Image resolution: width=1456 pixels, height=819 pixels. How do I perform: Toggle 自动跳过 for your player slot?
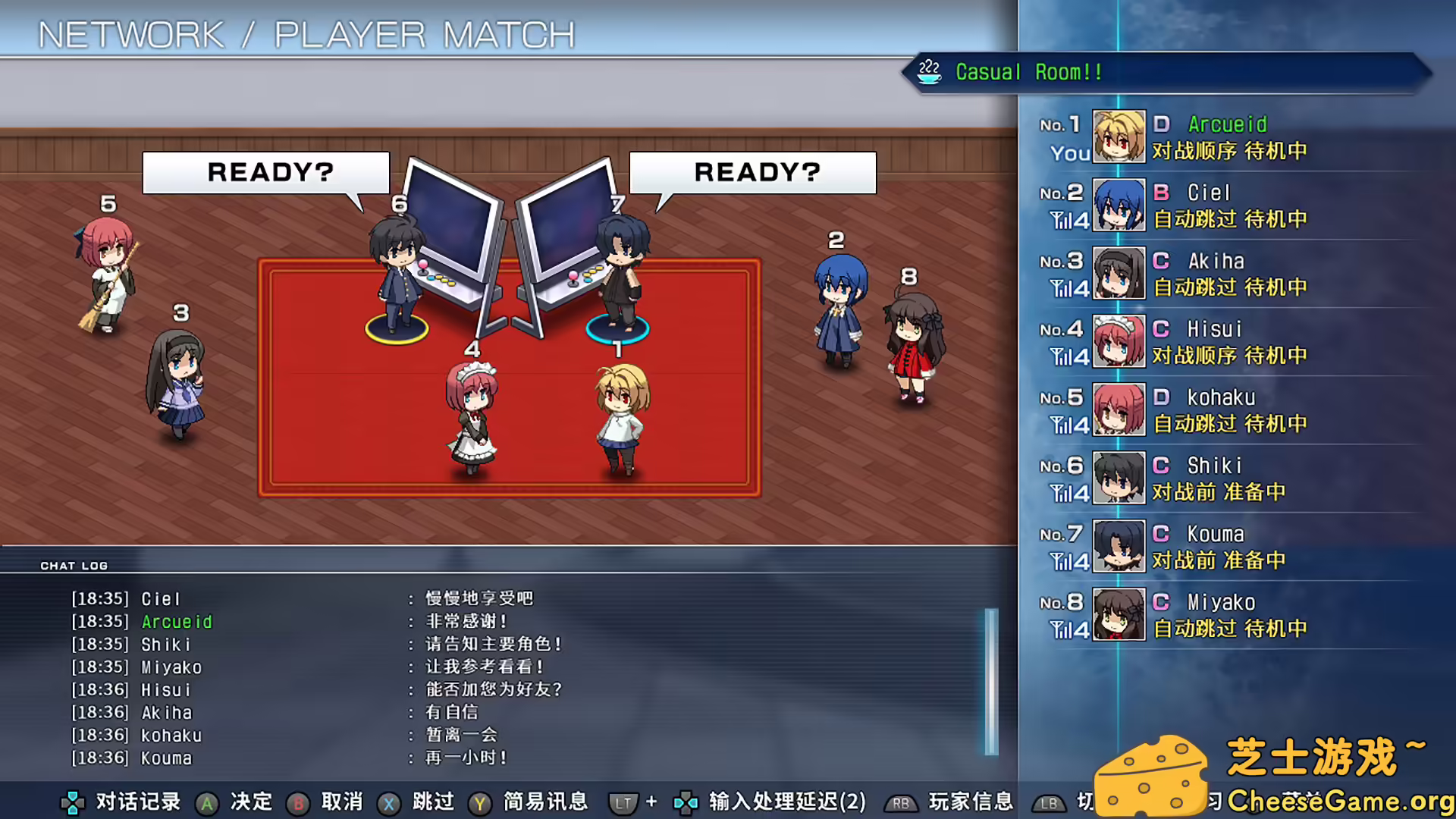1193,151
